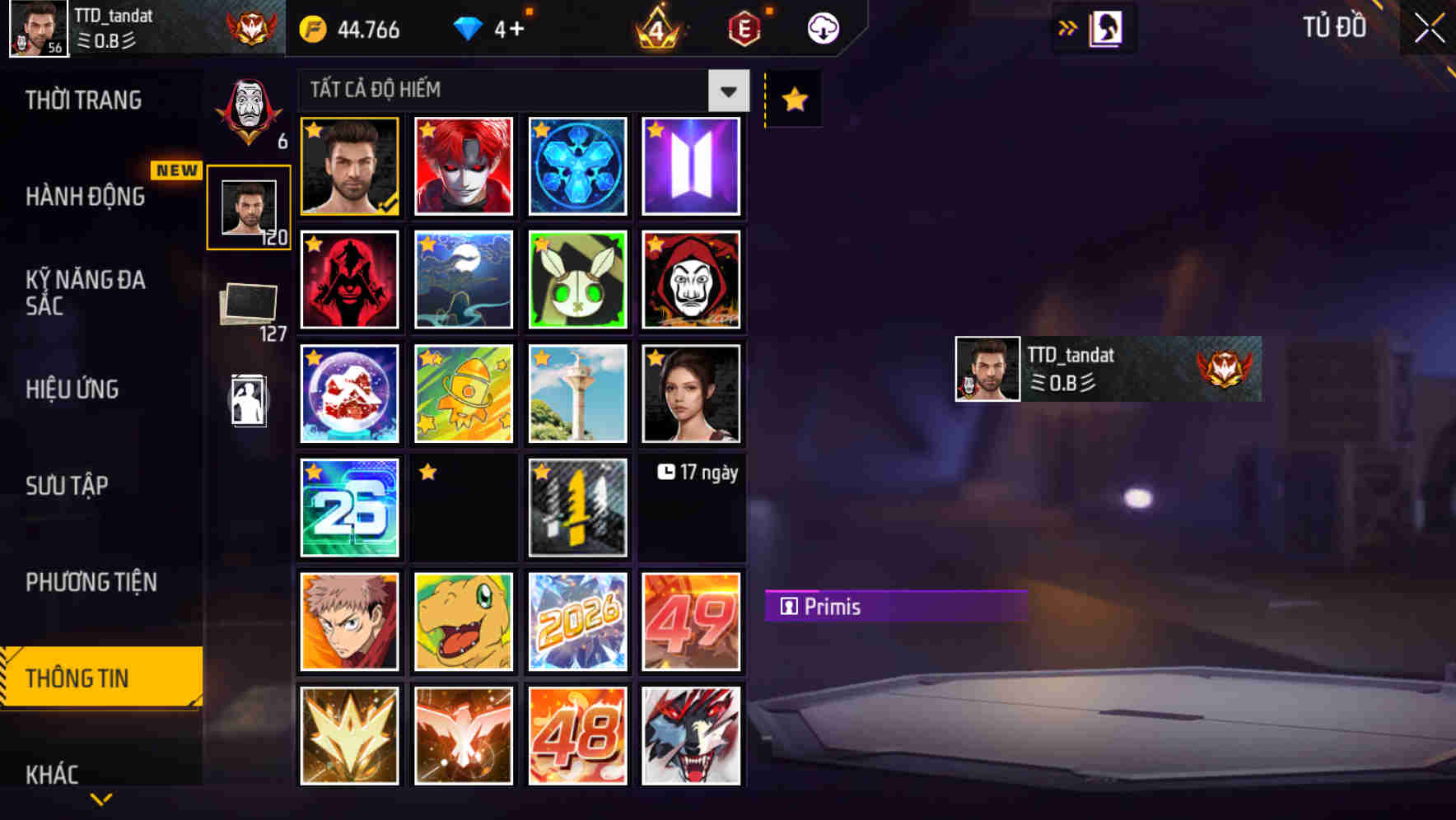Open the TẤT CẢ ĐỘ HIẾM rarity dropdown
This screenshot has height=820, width=1456.
tap(523, 91)
